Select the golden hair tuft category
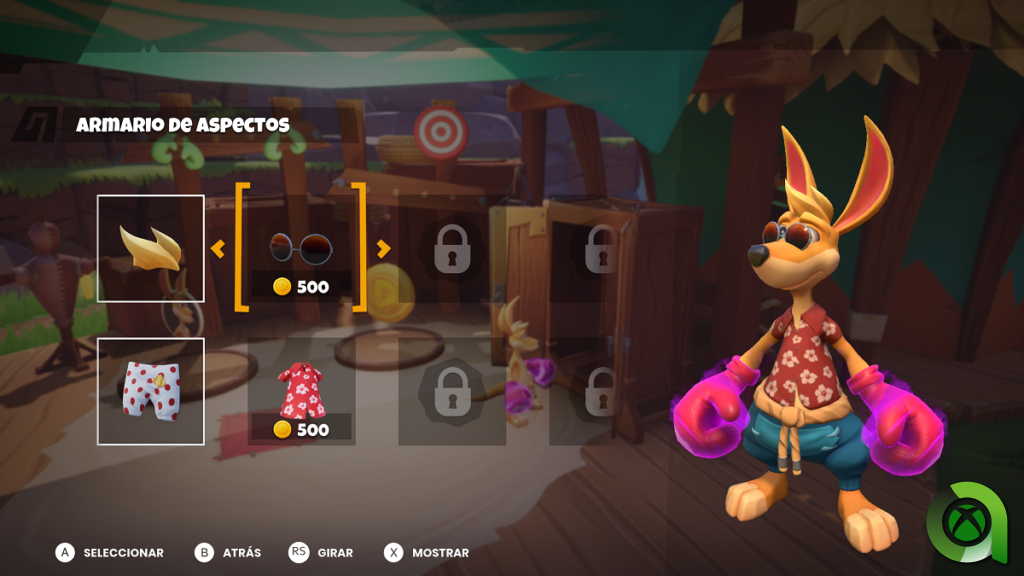1024x576 pixels. (x=150, y=248)
